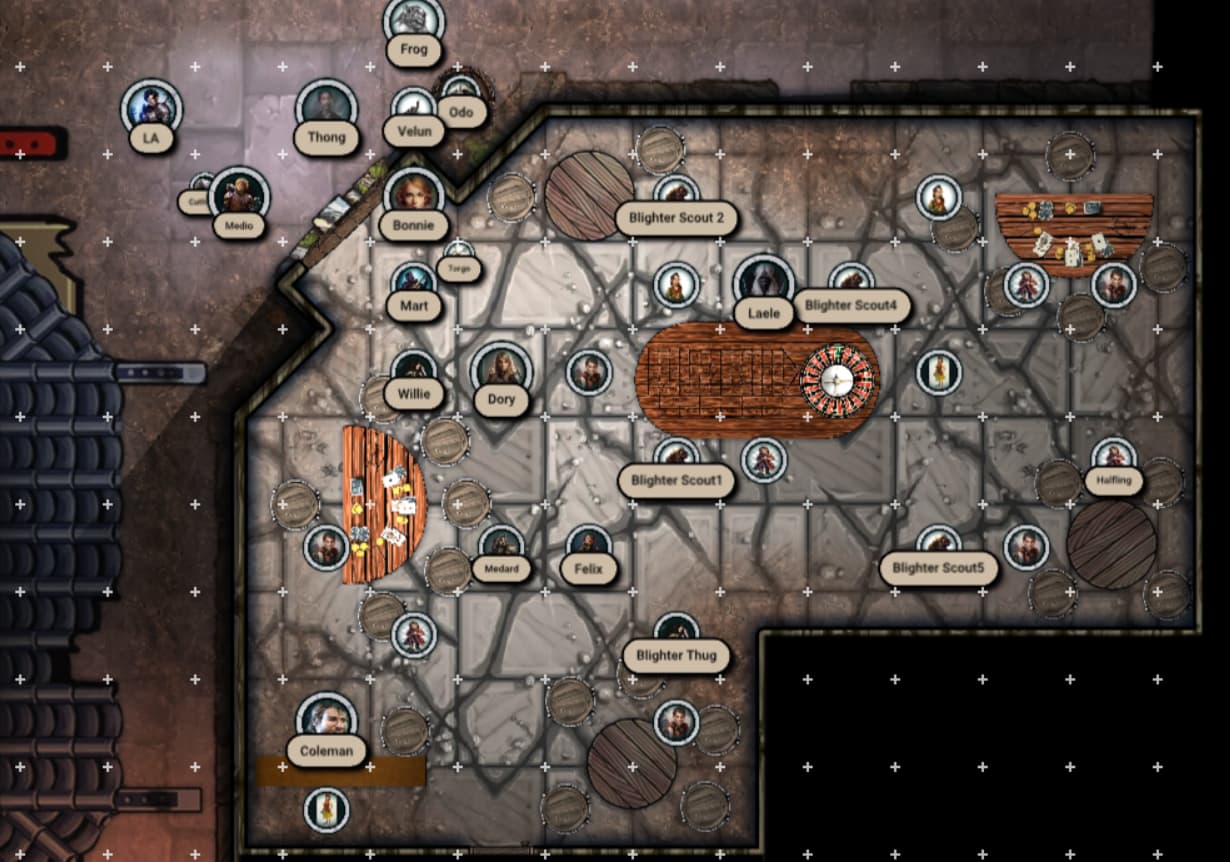Select the Blighter Scout4 token
The width and height of the screenshot is (1230, 862).
[851, 283]
